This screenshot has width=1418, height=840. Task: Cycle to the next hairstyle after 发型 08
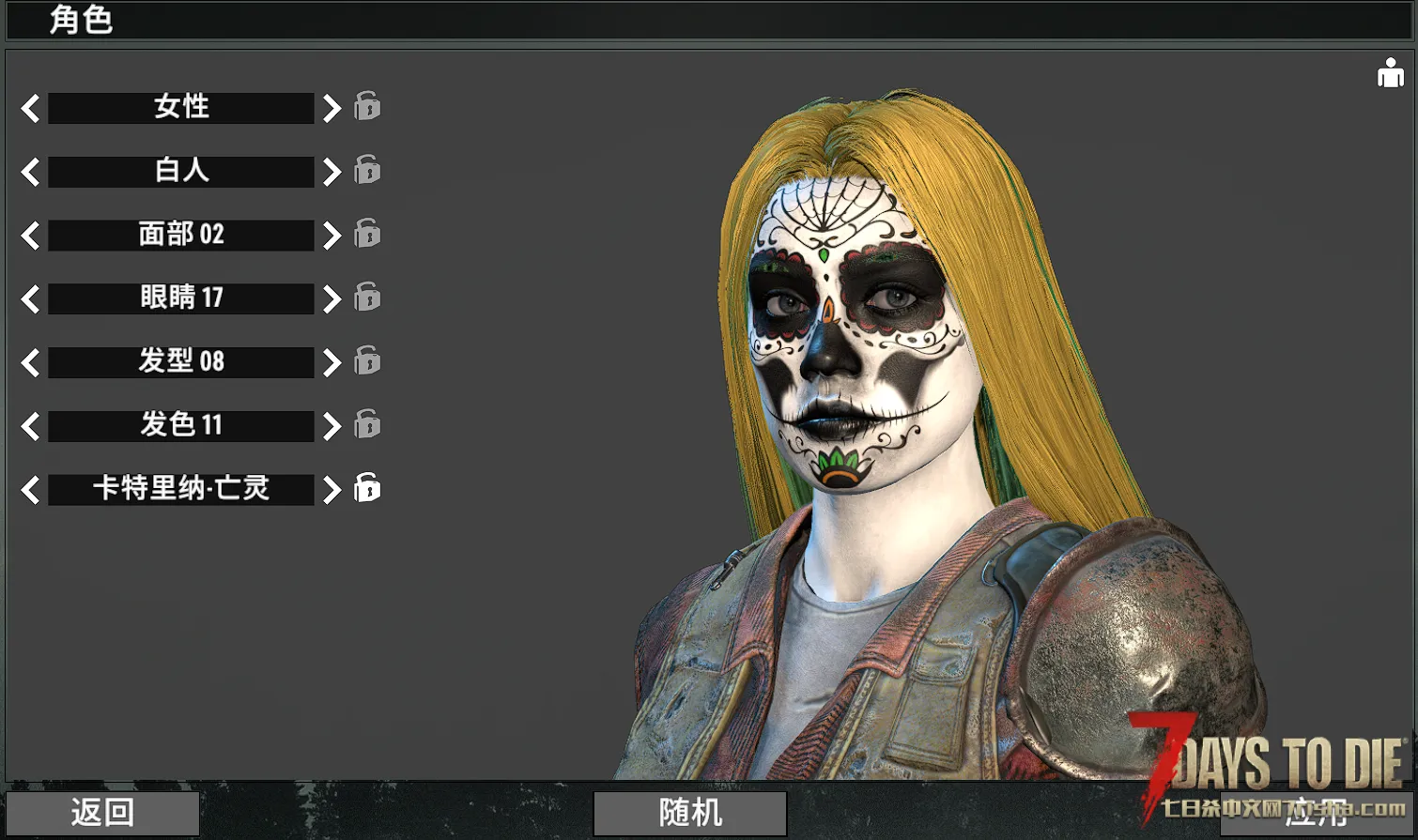coord(331,362)
